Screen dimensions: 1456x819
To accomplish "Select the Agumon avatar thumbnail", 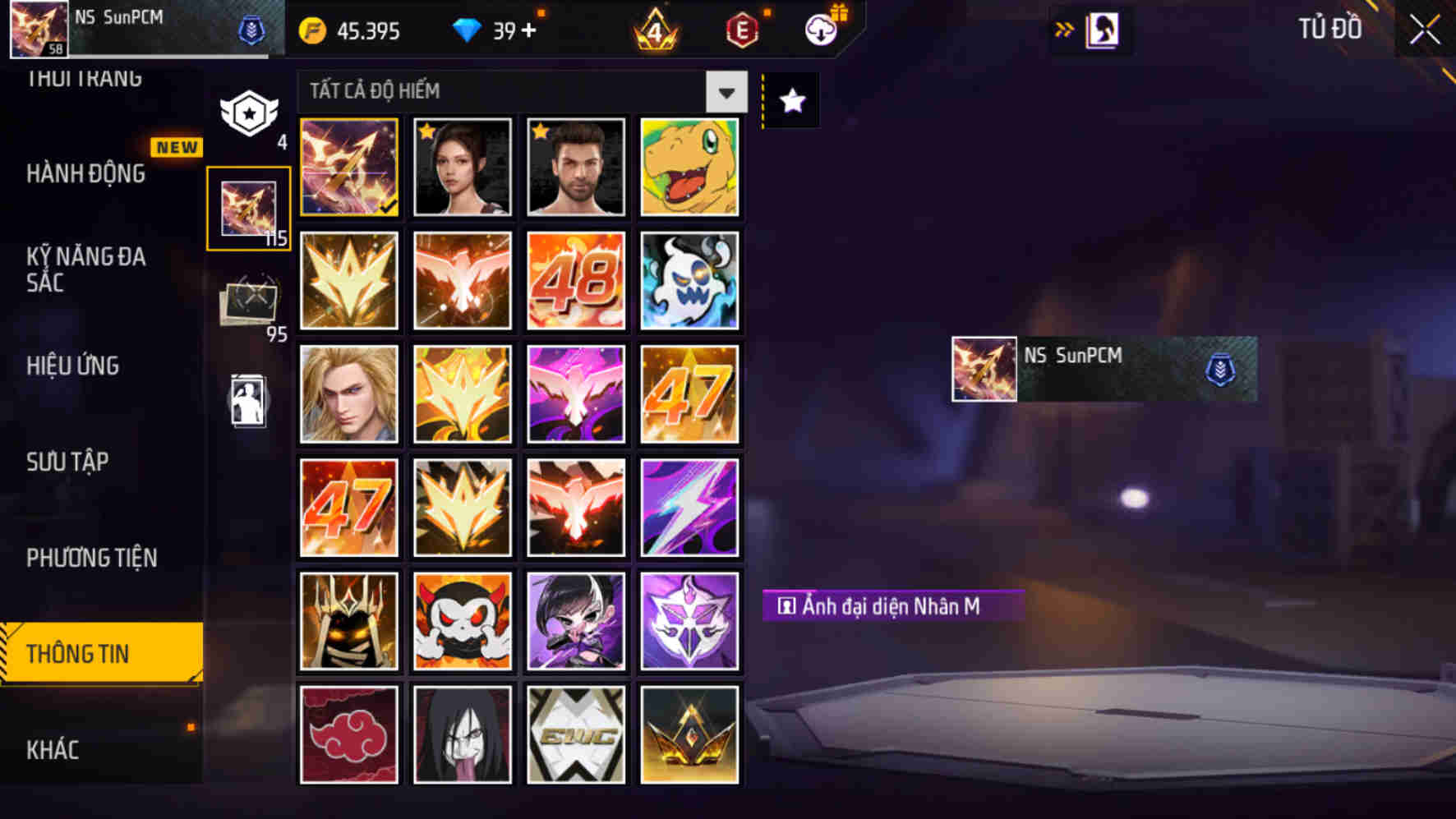I will point(689,166).
